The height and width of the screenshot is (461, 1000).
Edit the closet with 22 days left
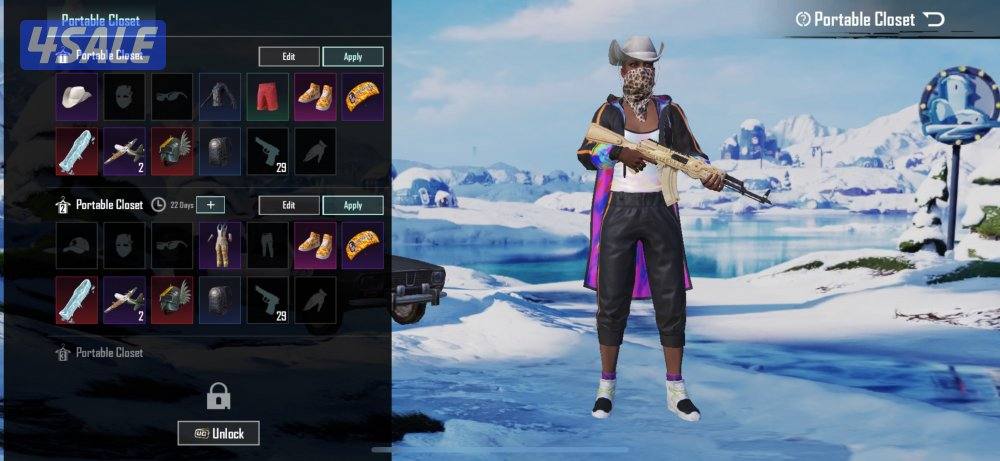point(289,205)
